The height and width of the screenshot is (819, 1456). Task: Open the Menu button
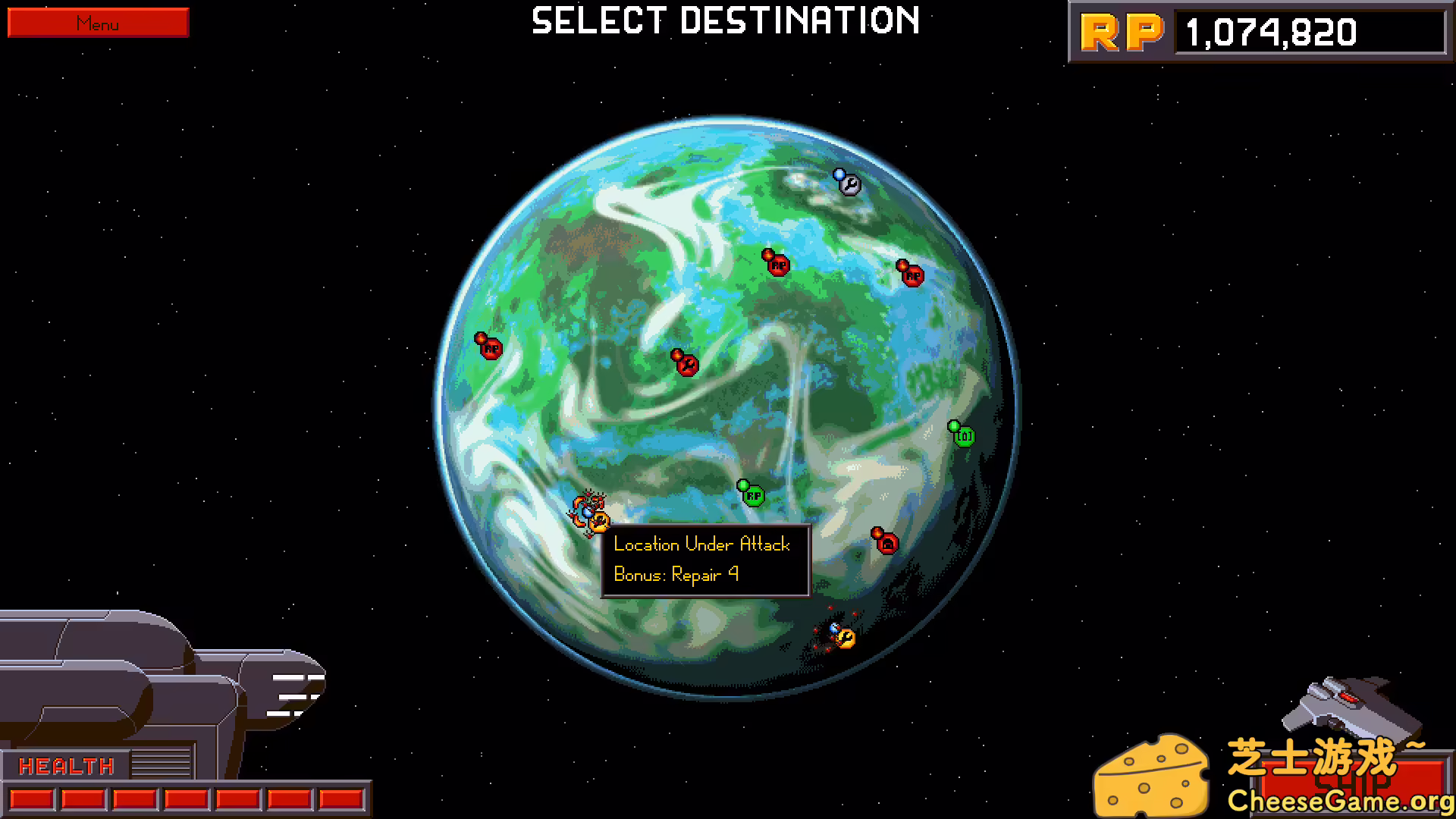click(97, 23)
